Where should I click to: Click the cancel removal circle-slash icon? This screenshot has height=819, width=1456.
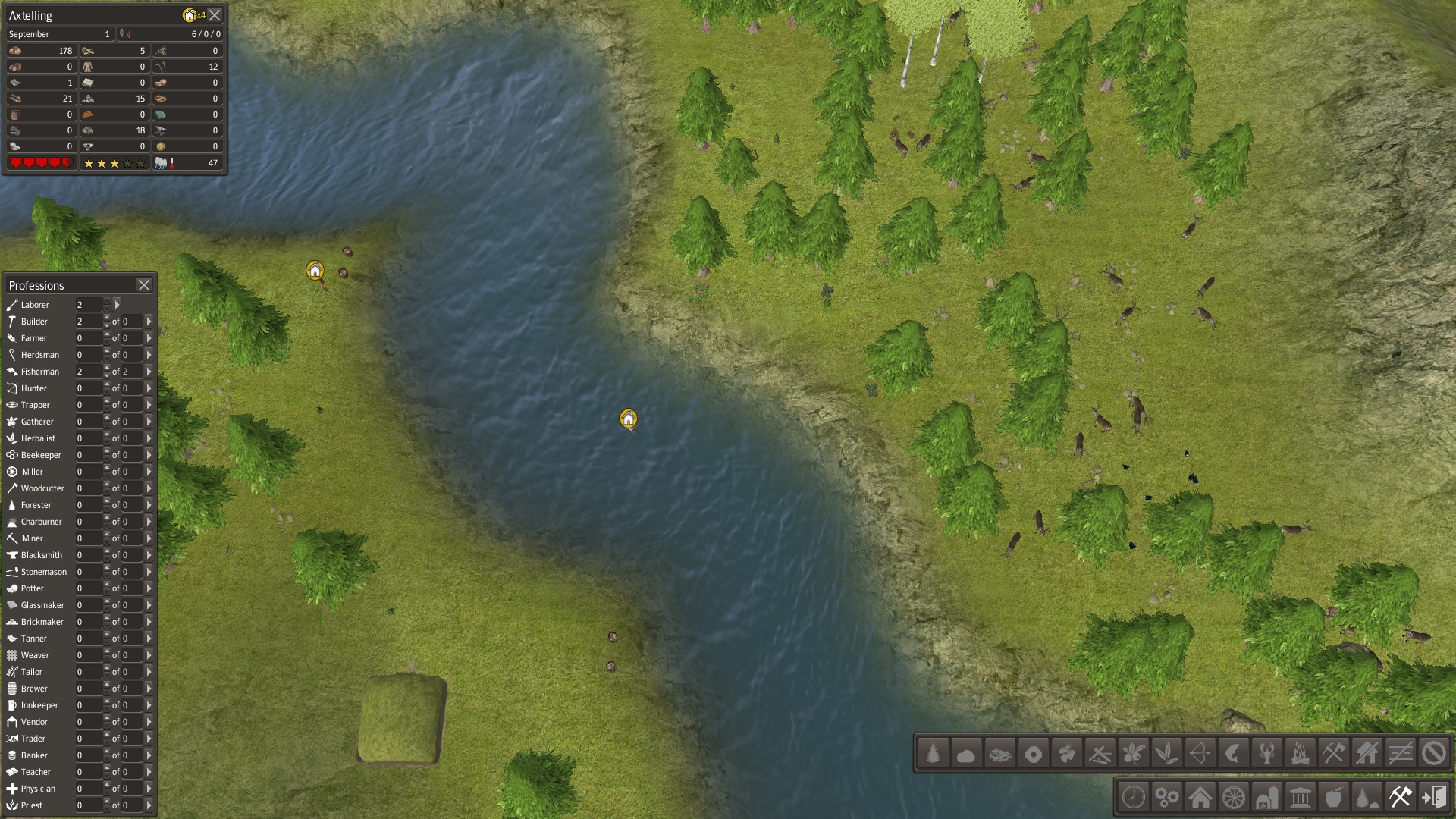coord(1433,754)
